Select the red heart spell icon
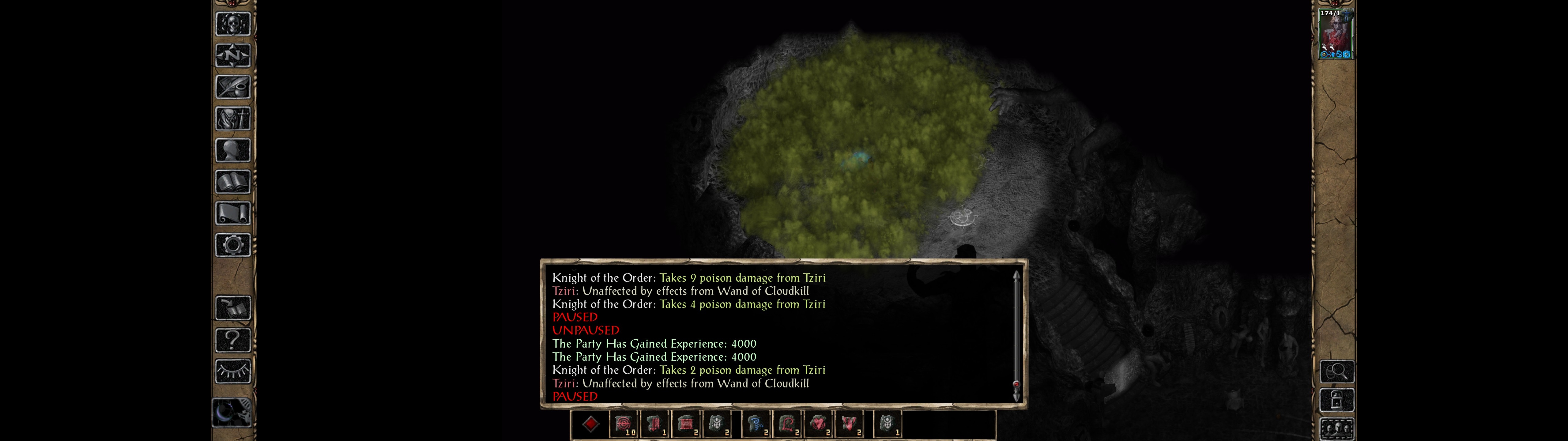This screenshot has height=441, width=1568. (x=819, y=424)
